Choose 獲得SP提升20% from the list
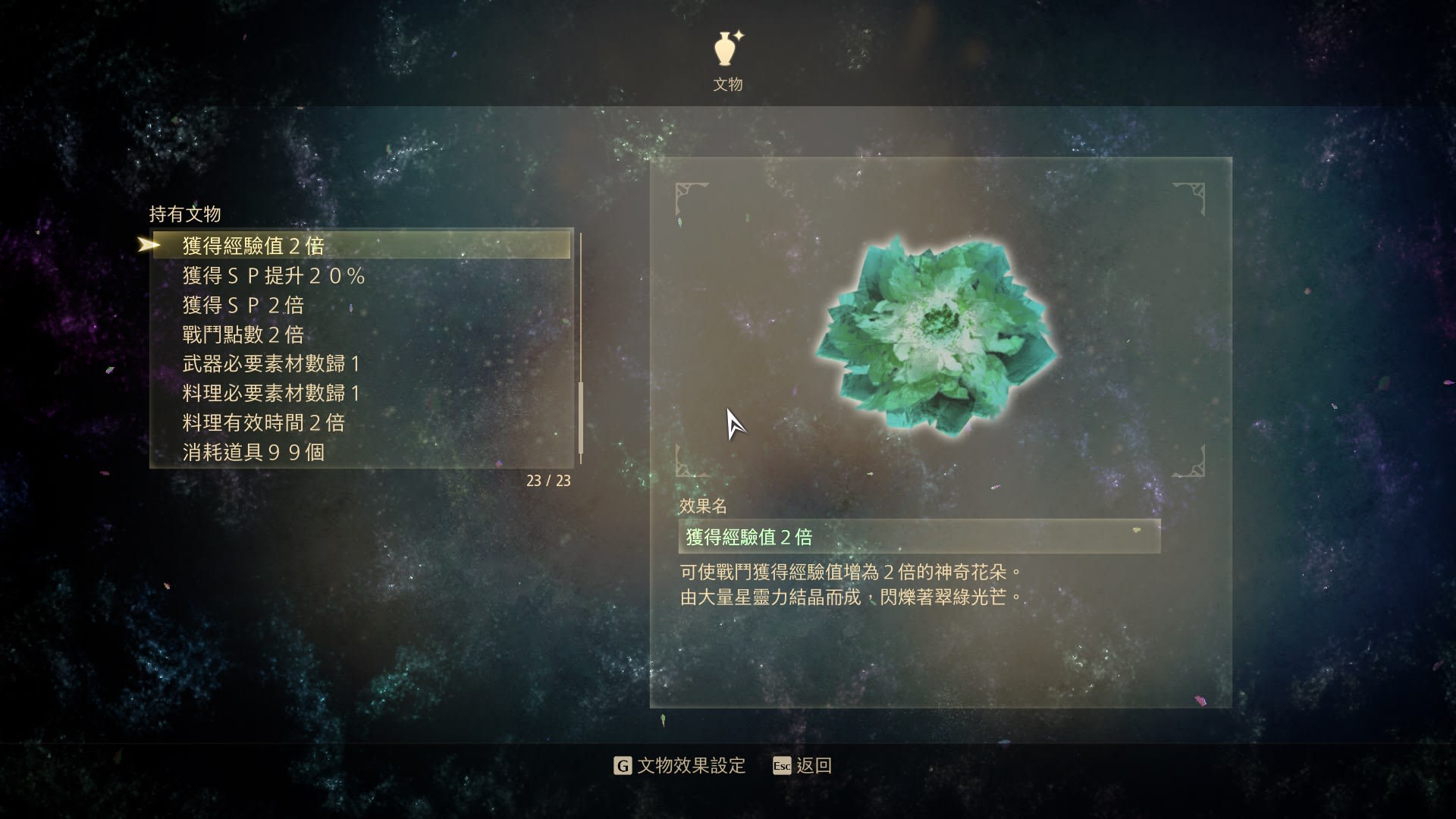 274,275
